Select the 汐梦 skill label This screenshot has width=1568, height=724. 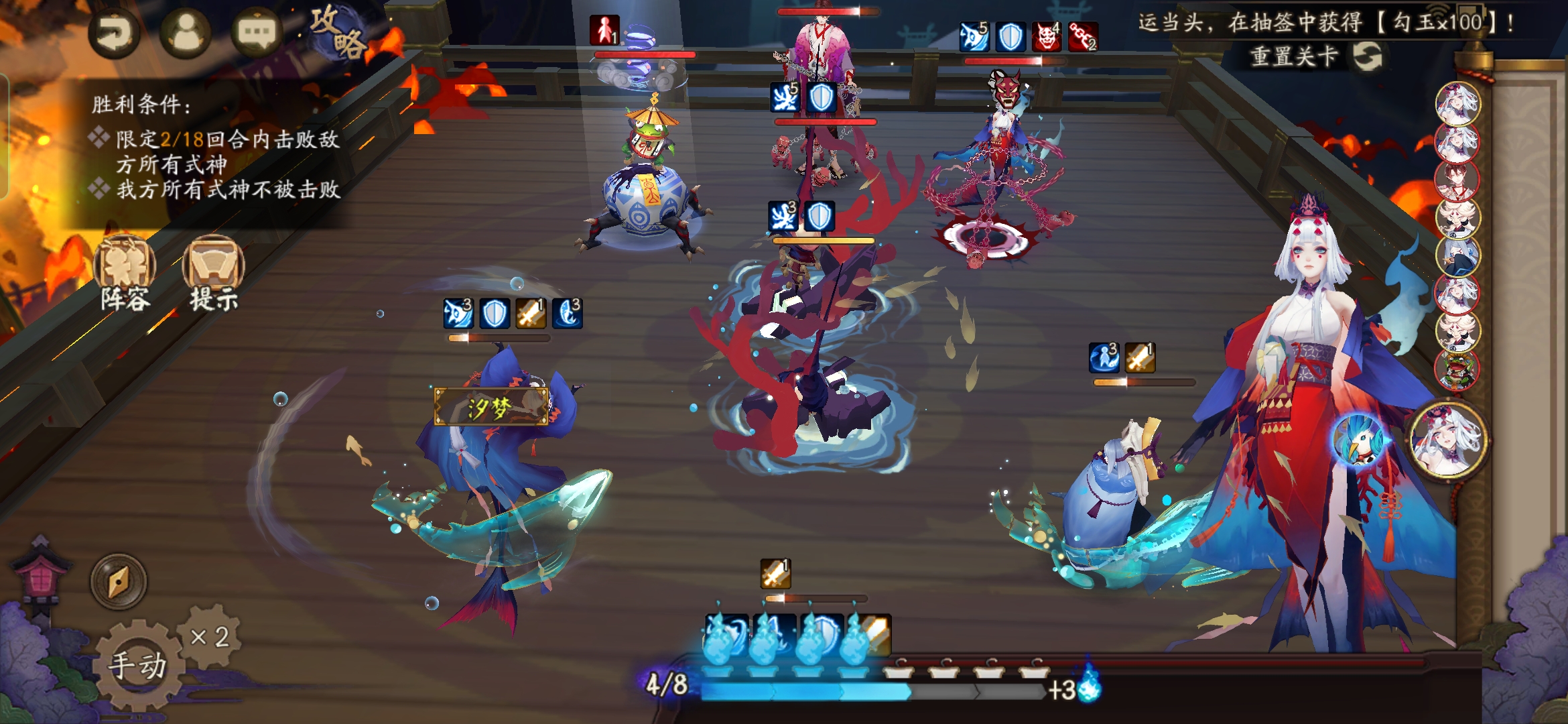pos(491,407)
